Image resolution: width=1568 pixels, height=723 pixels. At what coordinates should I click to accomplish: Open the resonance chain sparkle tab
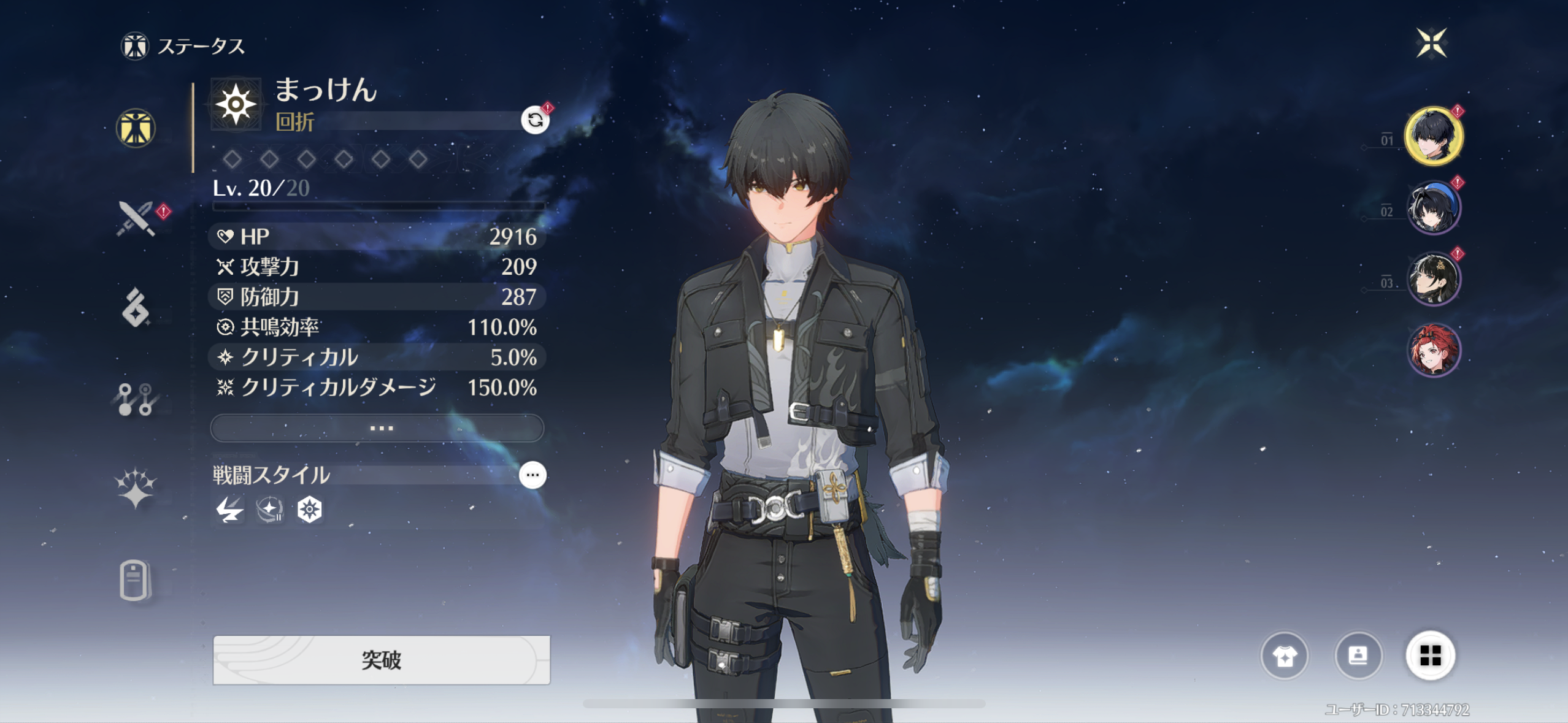click(136, 489)
